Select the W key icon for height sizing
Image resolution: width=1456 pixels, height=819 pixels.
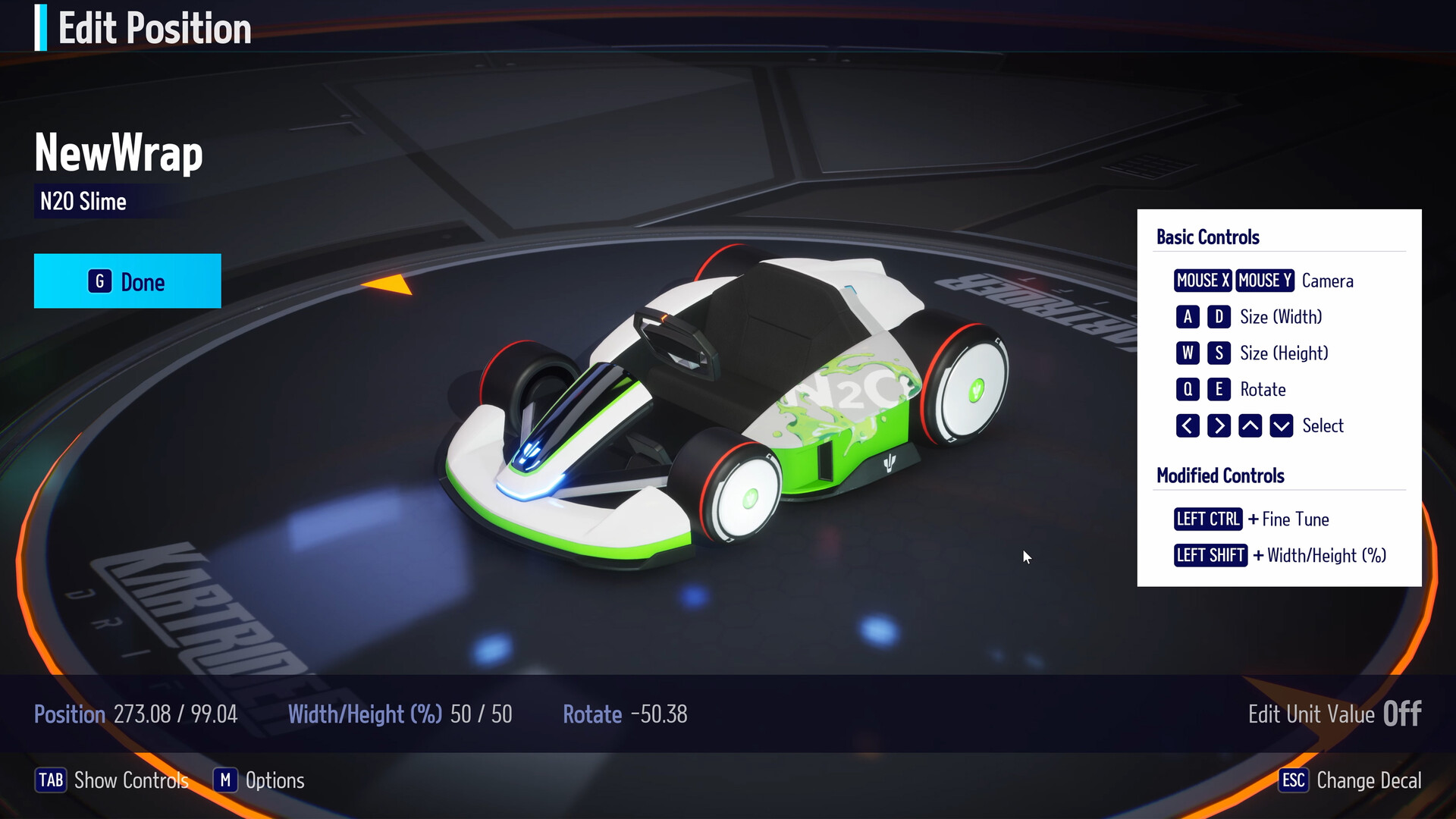1188,353
